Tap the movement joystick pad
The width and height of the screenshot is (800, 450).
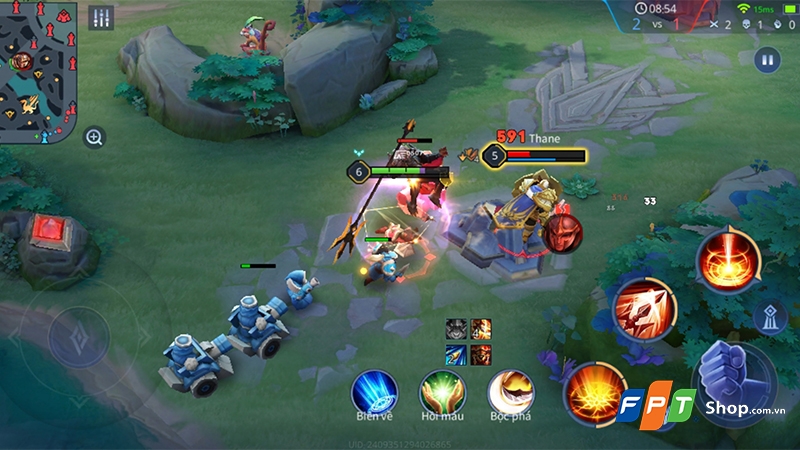click(x=78, y=337)
